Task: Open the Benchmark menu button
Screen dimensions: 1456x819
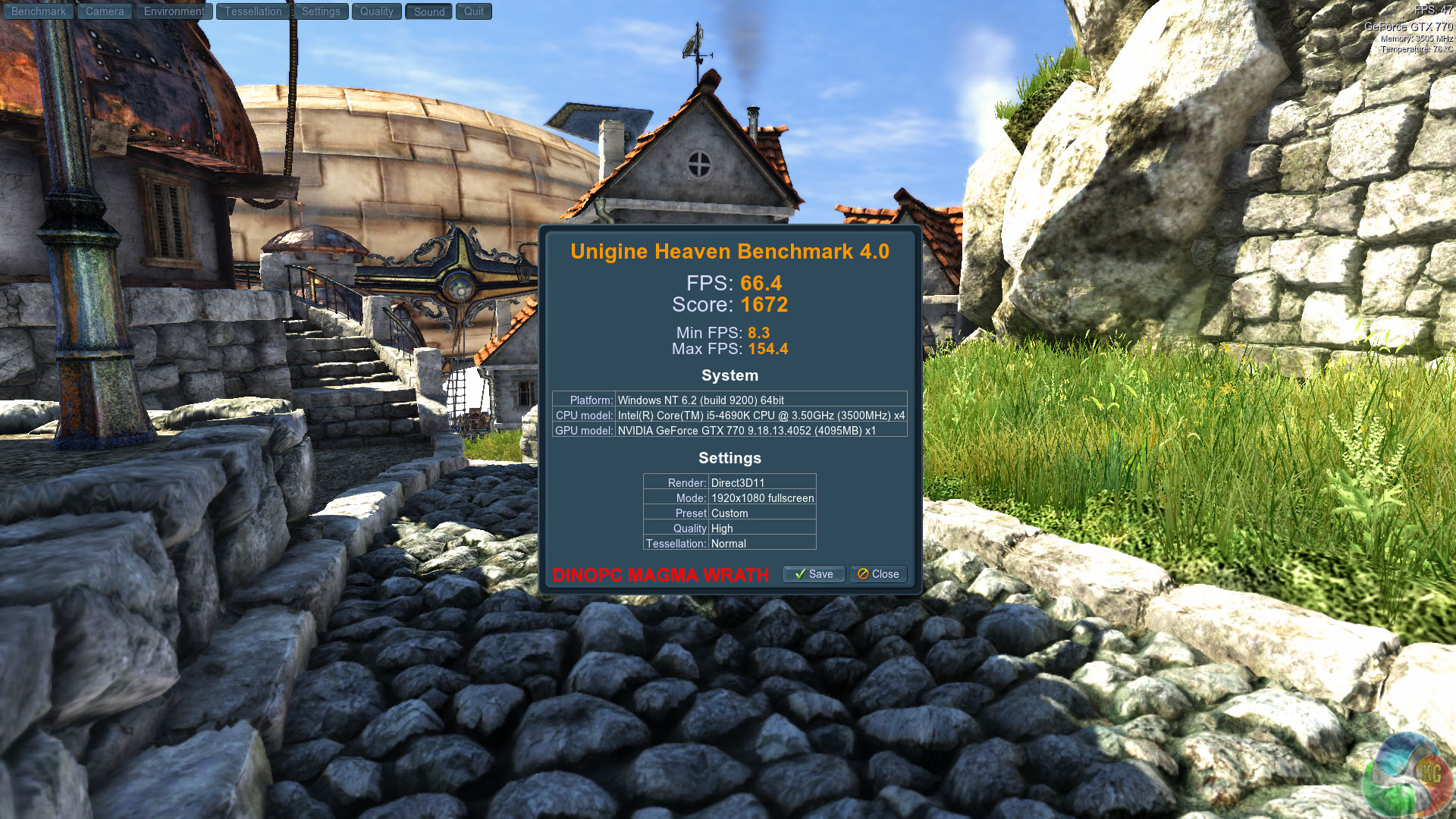Action: [x=38, y=11]
